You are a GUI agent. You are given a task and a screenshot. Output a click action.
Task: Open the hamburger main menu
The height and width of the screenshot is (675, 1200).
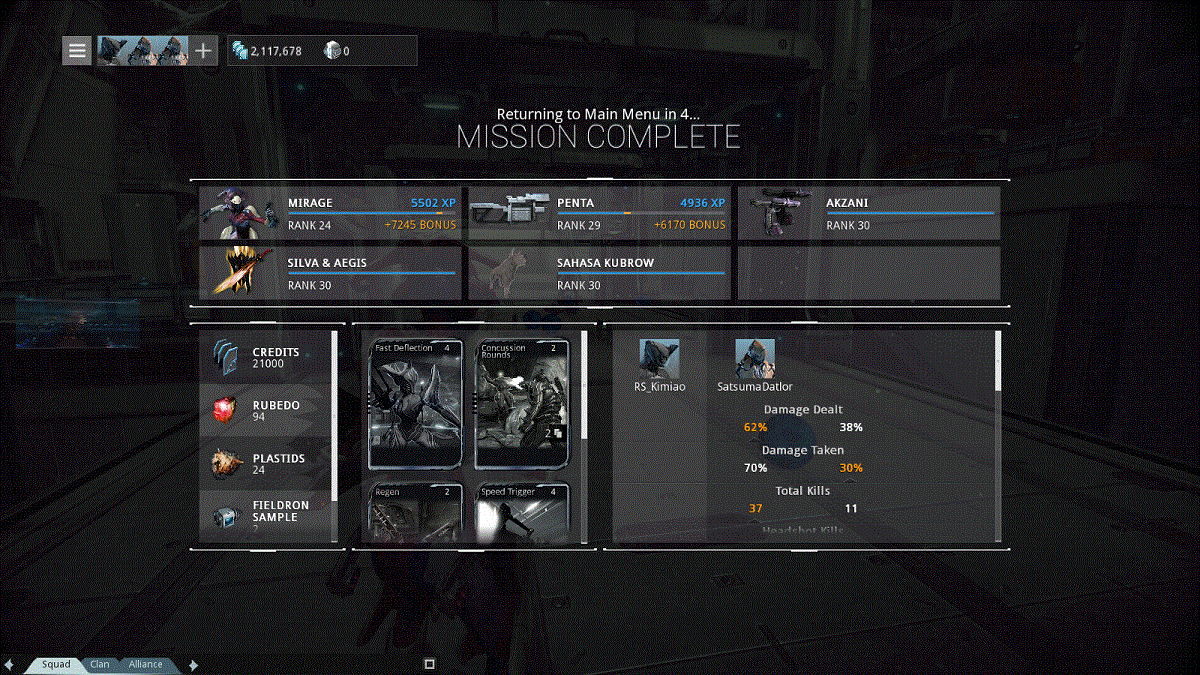(77, 50)
